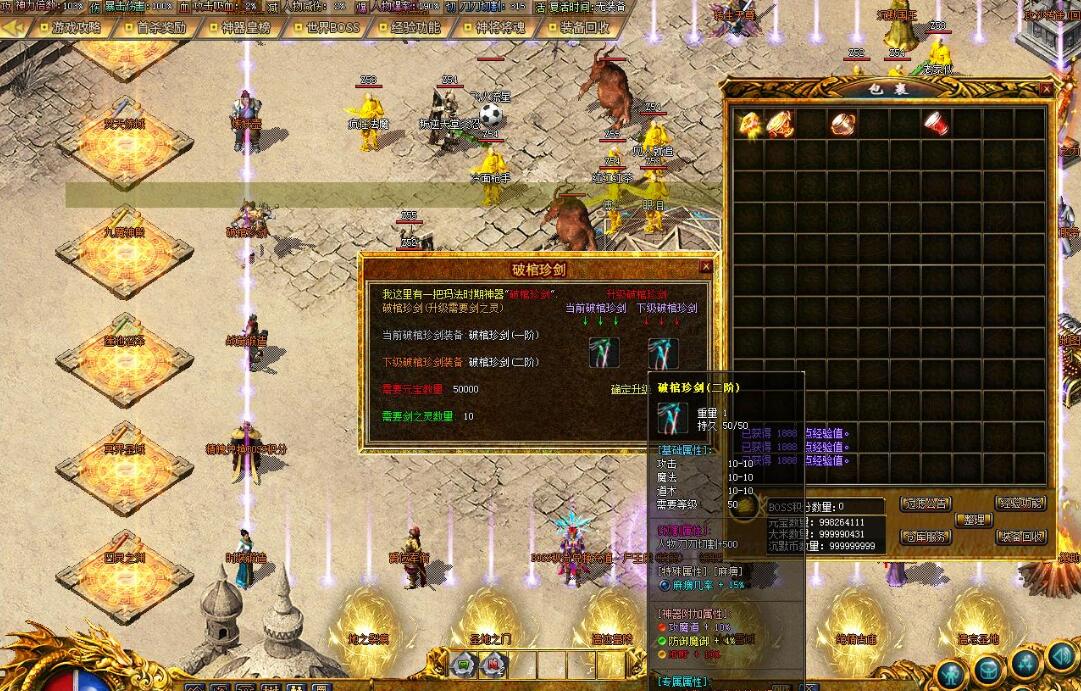This screenshot has width=1081, height=691.
Task: Collapse the top menu bar with the left arrow
Action: [x=14, y=28]
